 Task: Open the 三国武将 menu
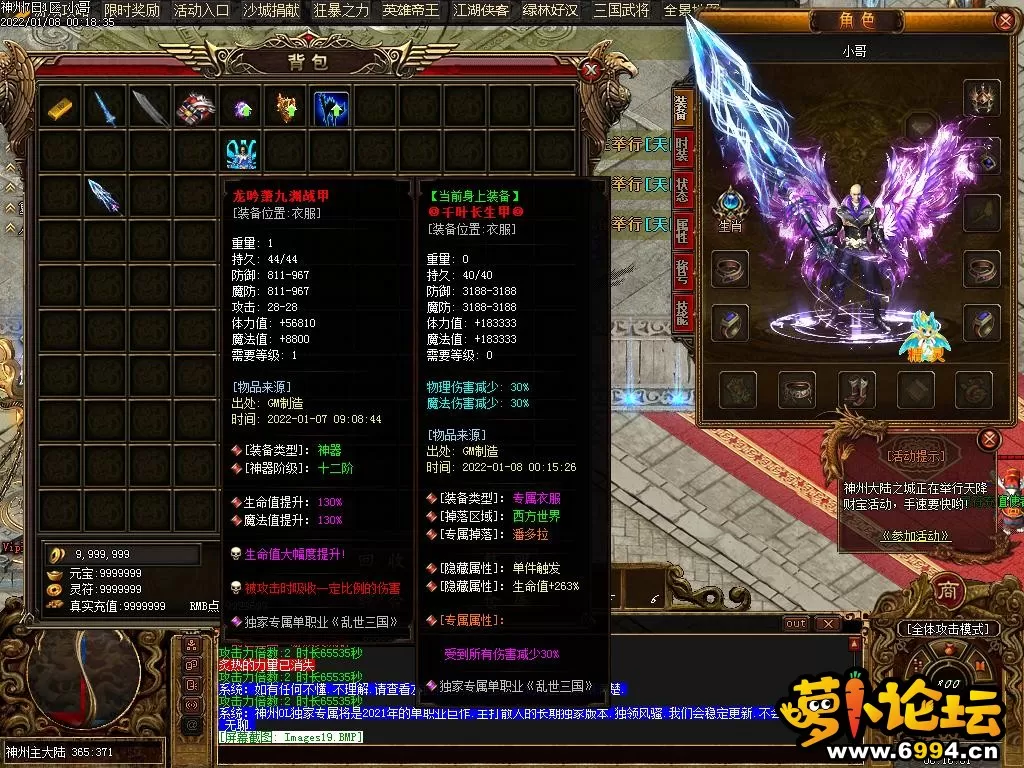click(x=620, y=11)
